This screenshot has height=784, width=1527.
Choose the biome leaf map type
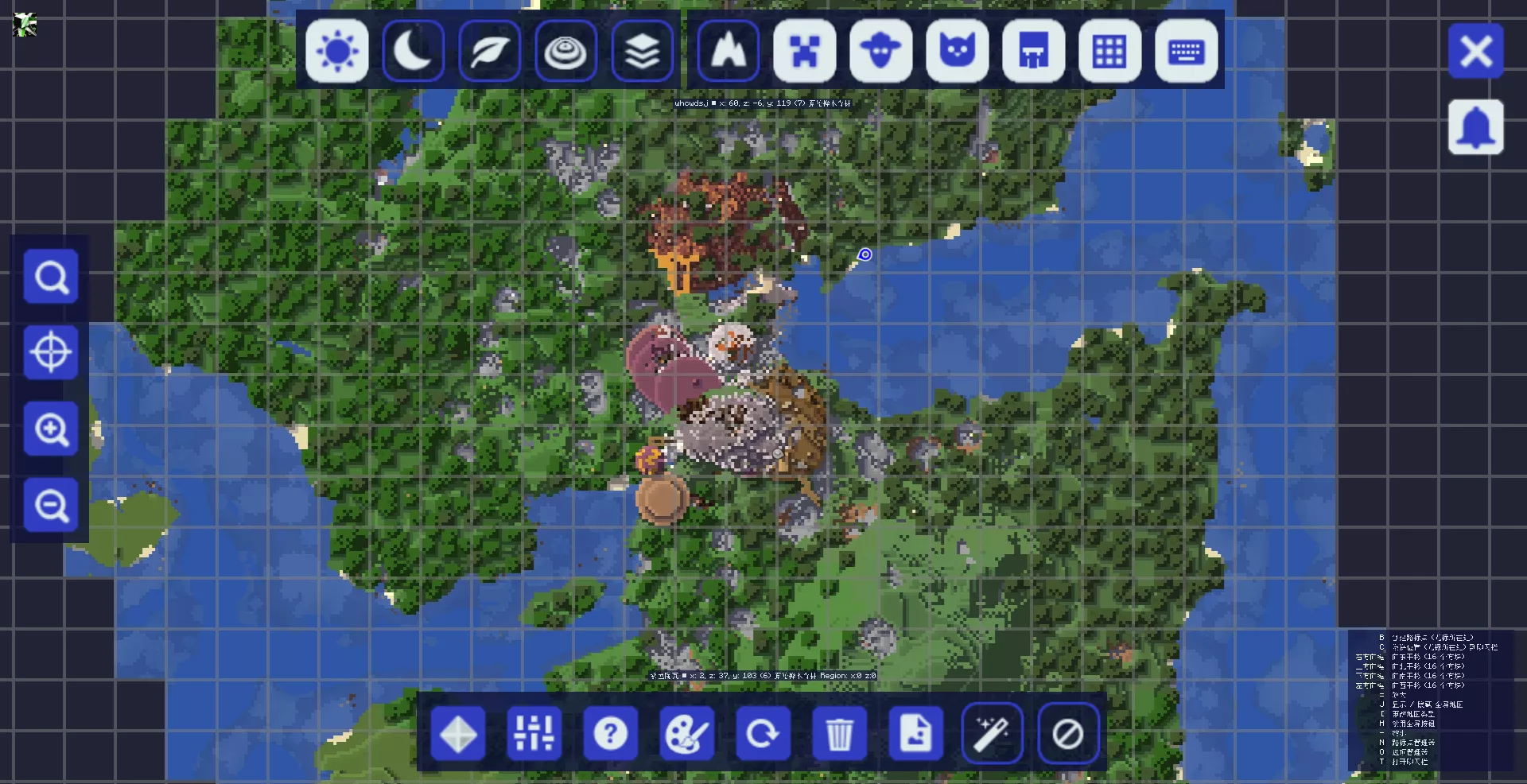coord(490,52)
